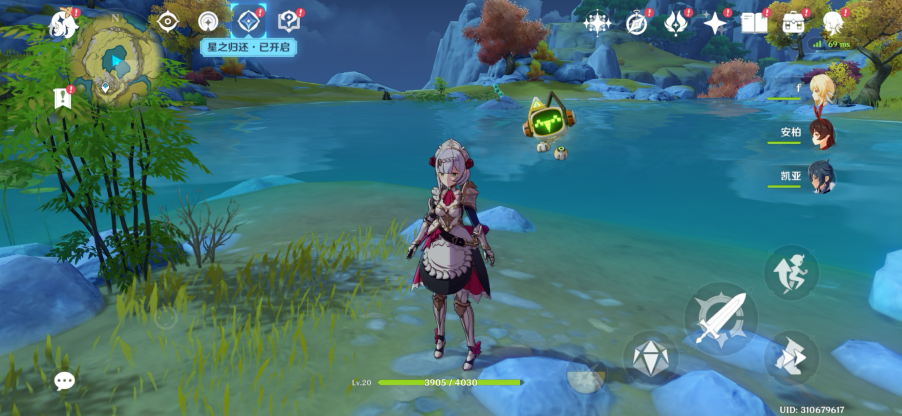
Task: Open the Adventurer Handbook book icon
Action: click(754, 22)
